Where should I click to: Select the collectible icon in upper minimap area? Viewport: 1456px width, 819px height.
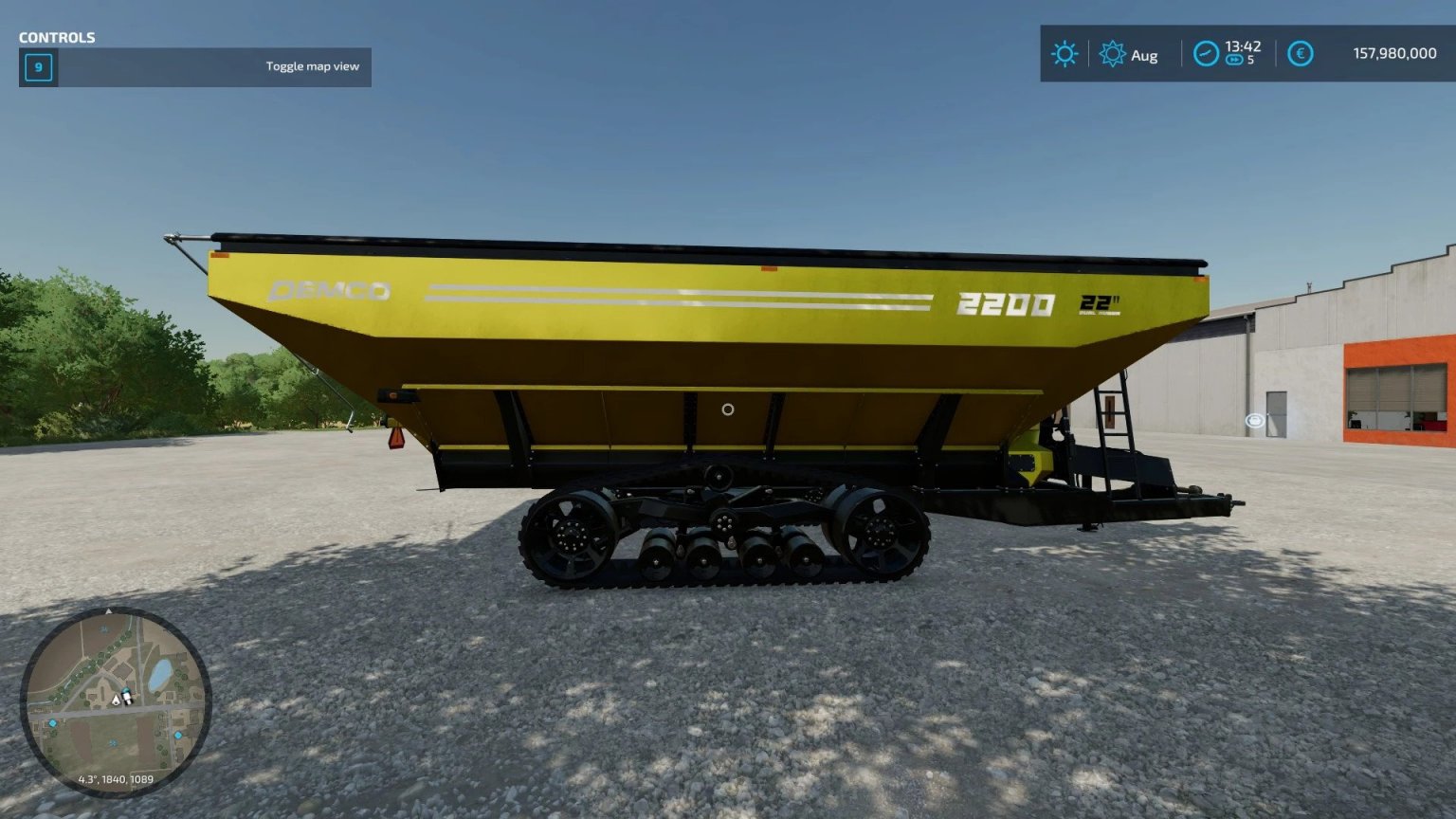[104, 628]
